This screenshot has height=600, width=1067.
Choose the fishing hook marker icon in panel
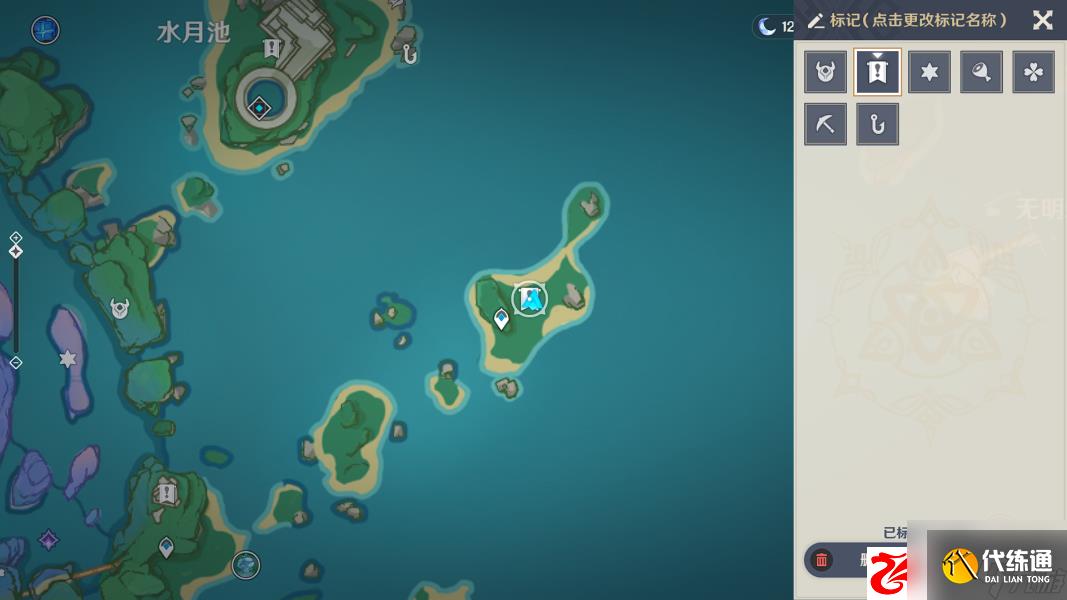877,124
